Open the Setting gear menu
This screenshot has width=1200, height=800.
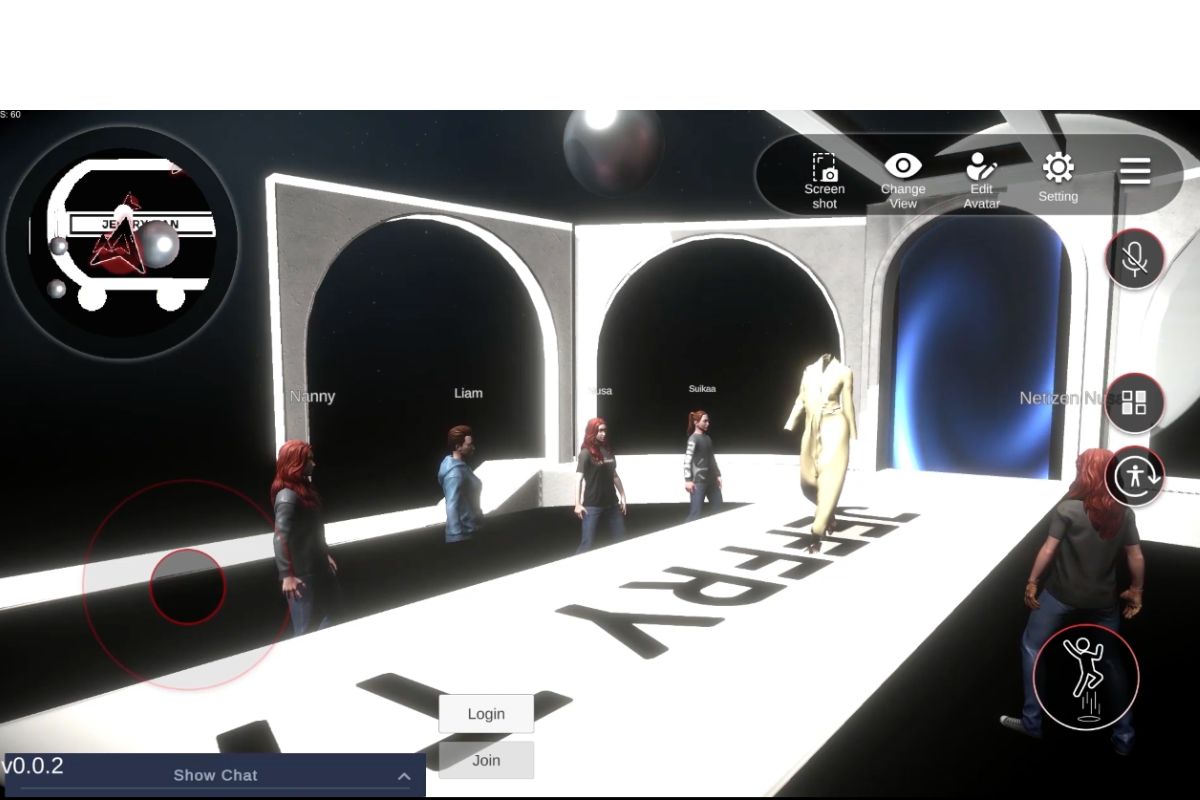tap(1058, 177)
